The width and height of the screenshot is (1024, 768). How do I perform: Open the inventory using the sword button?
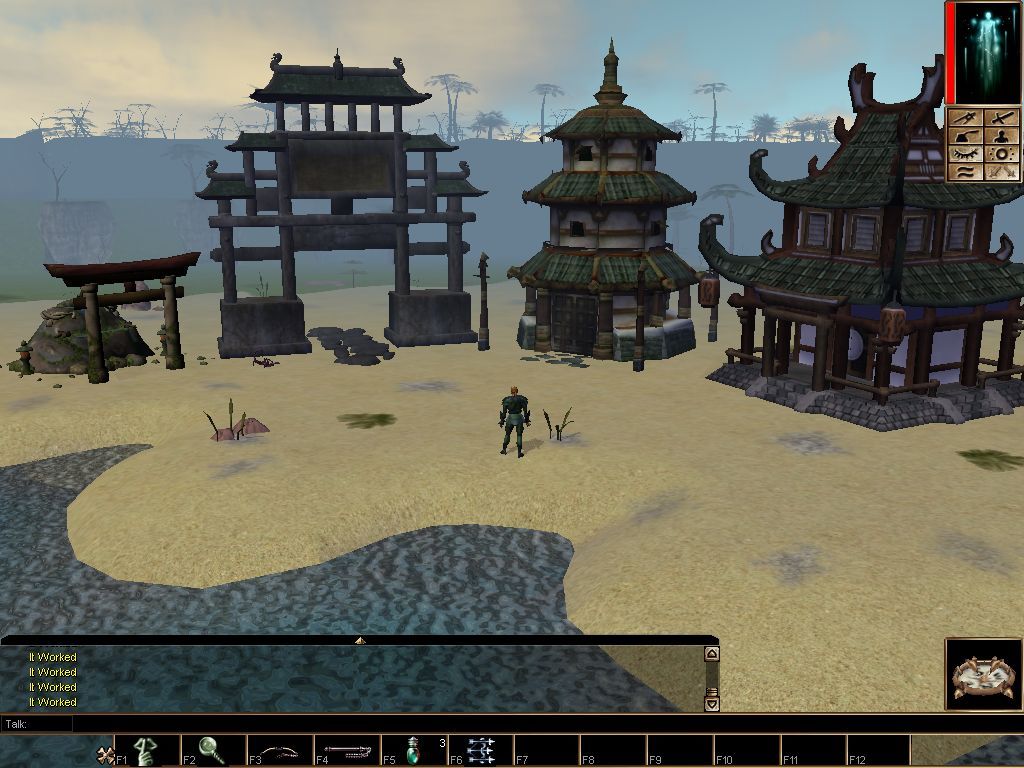coord(1001,119)
